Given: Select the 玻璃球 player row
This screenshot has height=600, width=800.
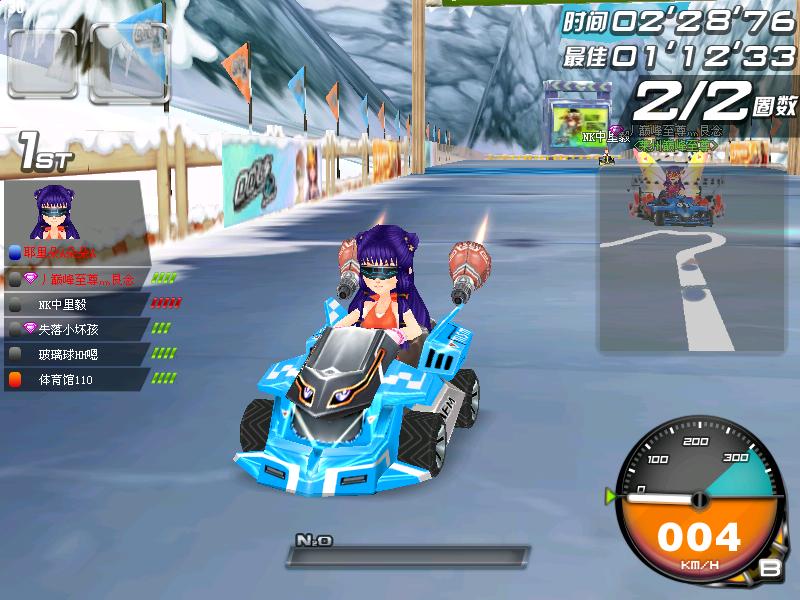Looking at the screenshot, I should coord(78,354).
